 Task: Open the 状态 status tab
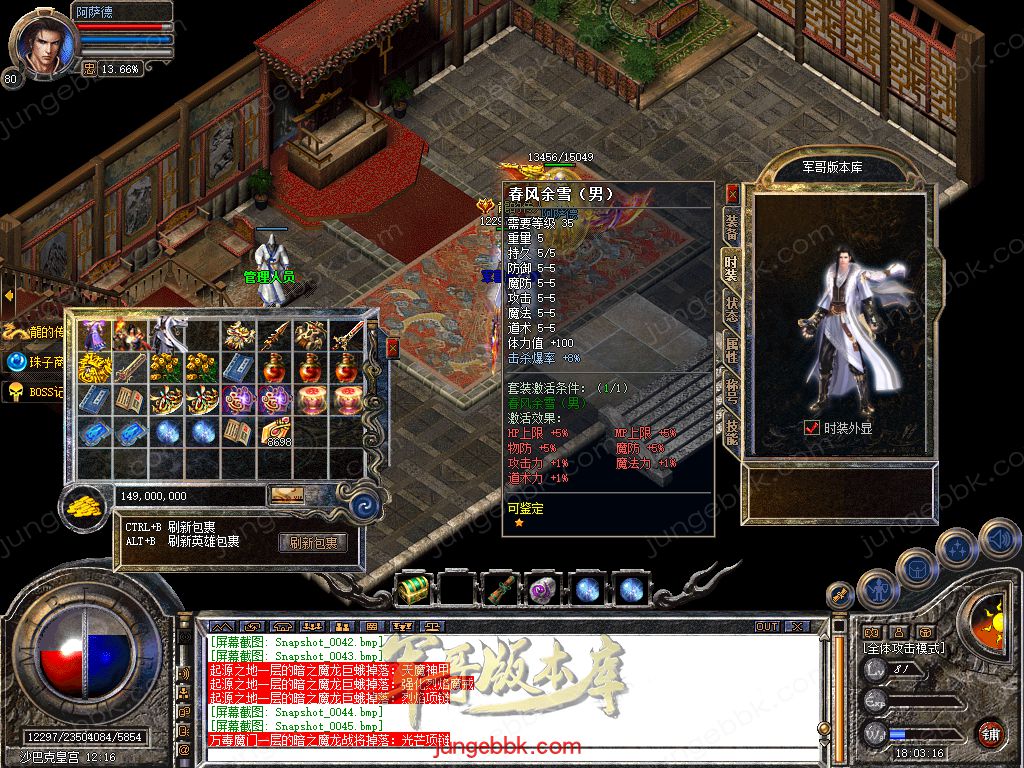click(732, 308)
